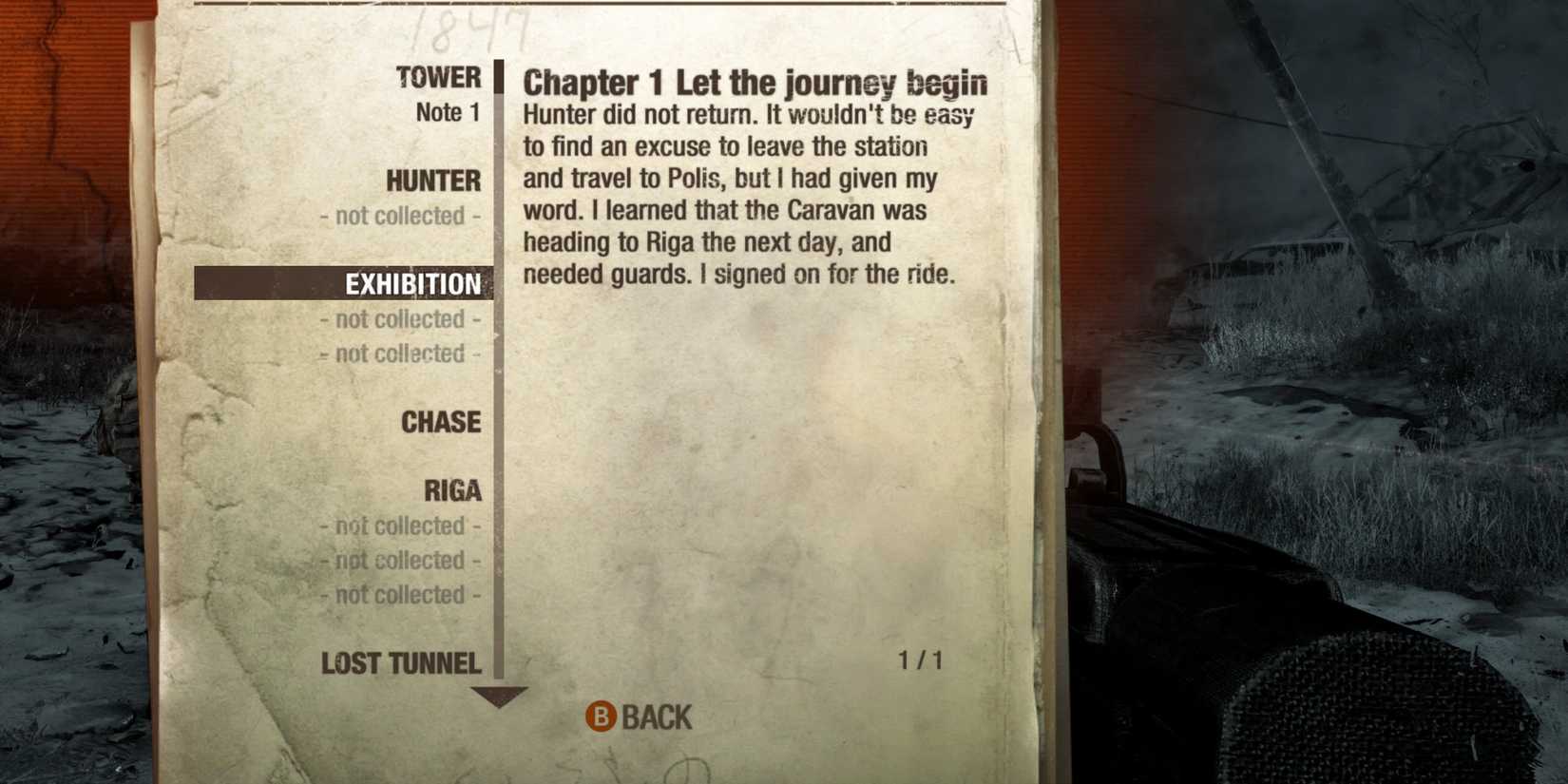The height and width of the screenshot is (784, 1568).
Task: Click the orange B circle icon
Action: tap(602, 718)
